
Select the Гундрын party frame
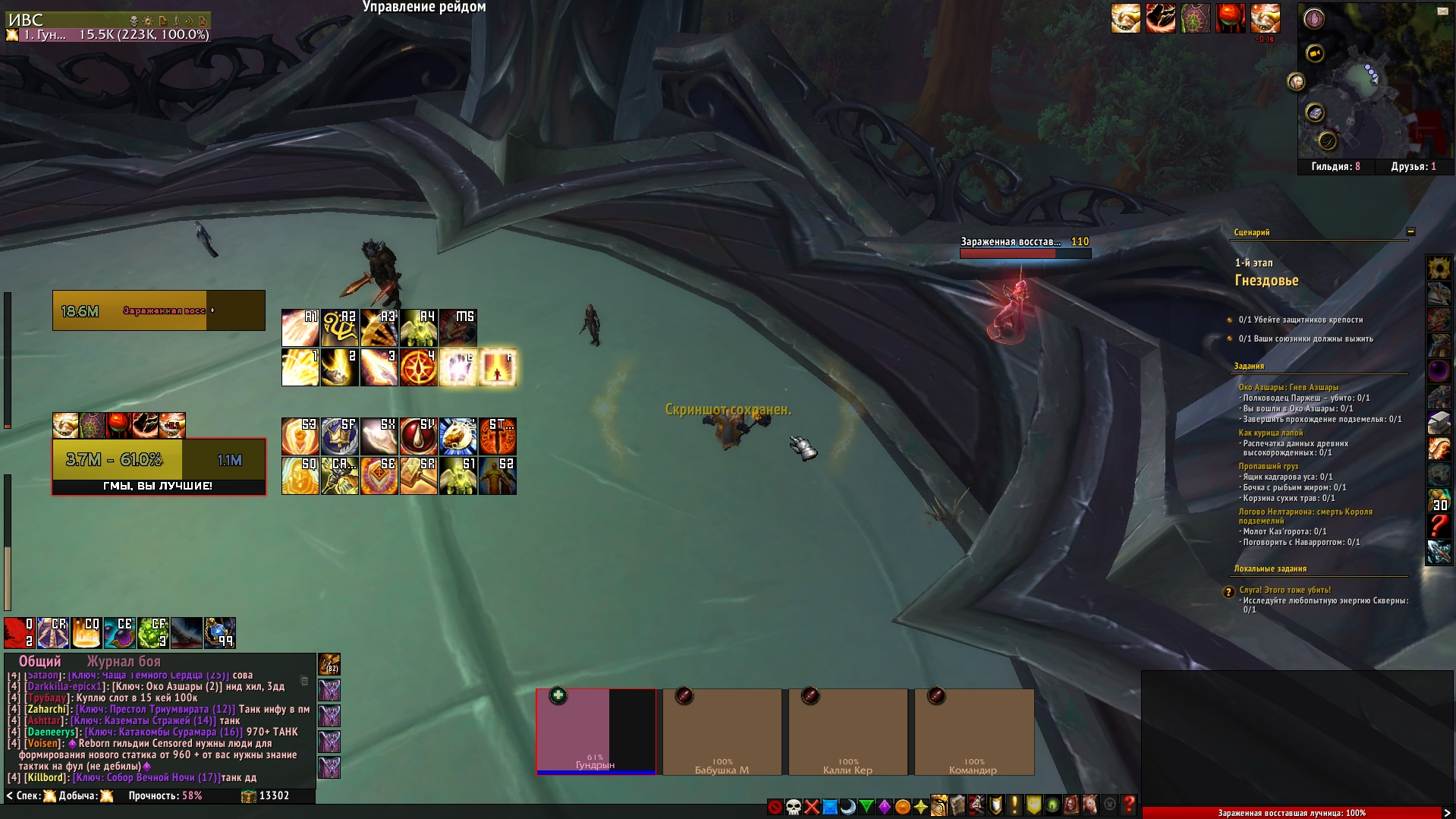click(x=596, y=731)
